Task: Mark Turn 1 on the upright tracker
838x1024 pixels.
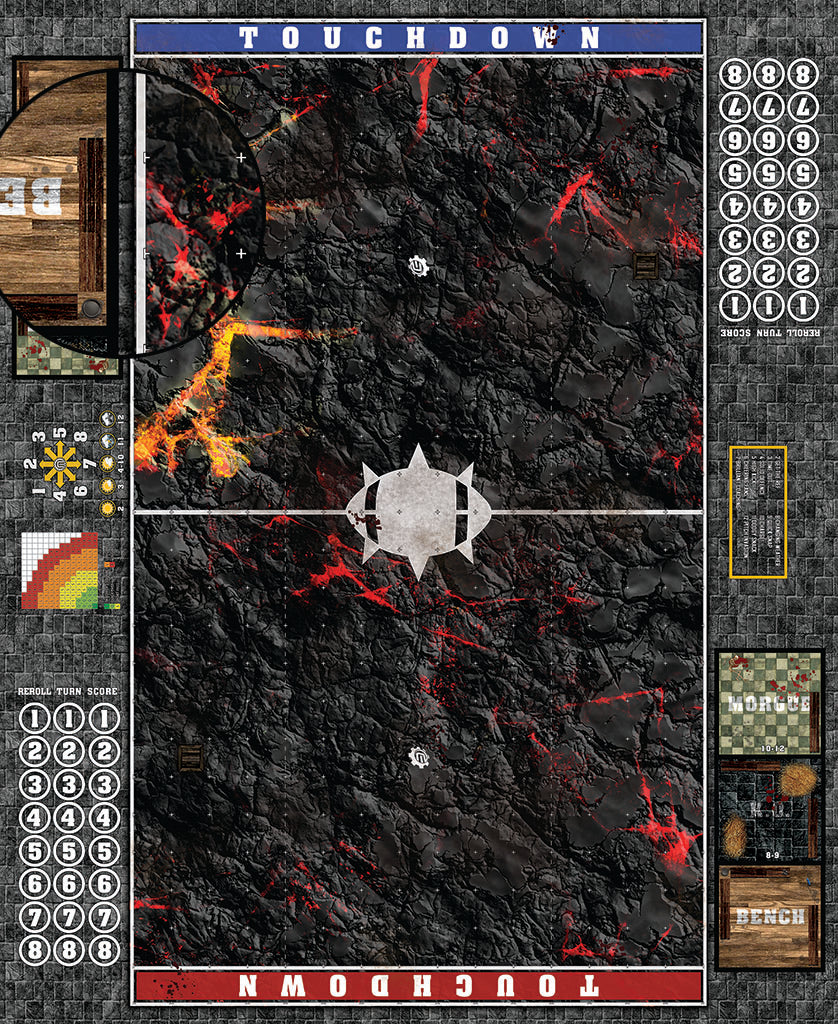Action: click(68, 718)
